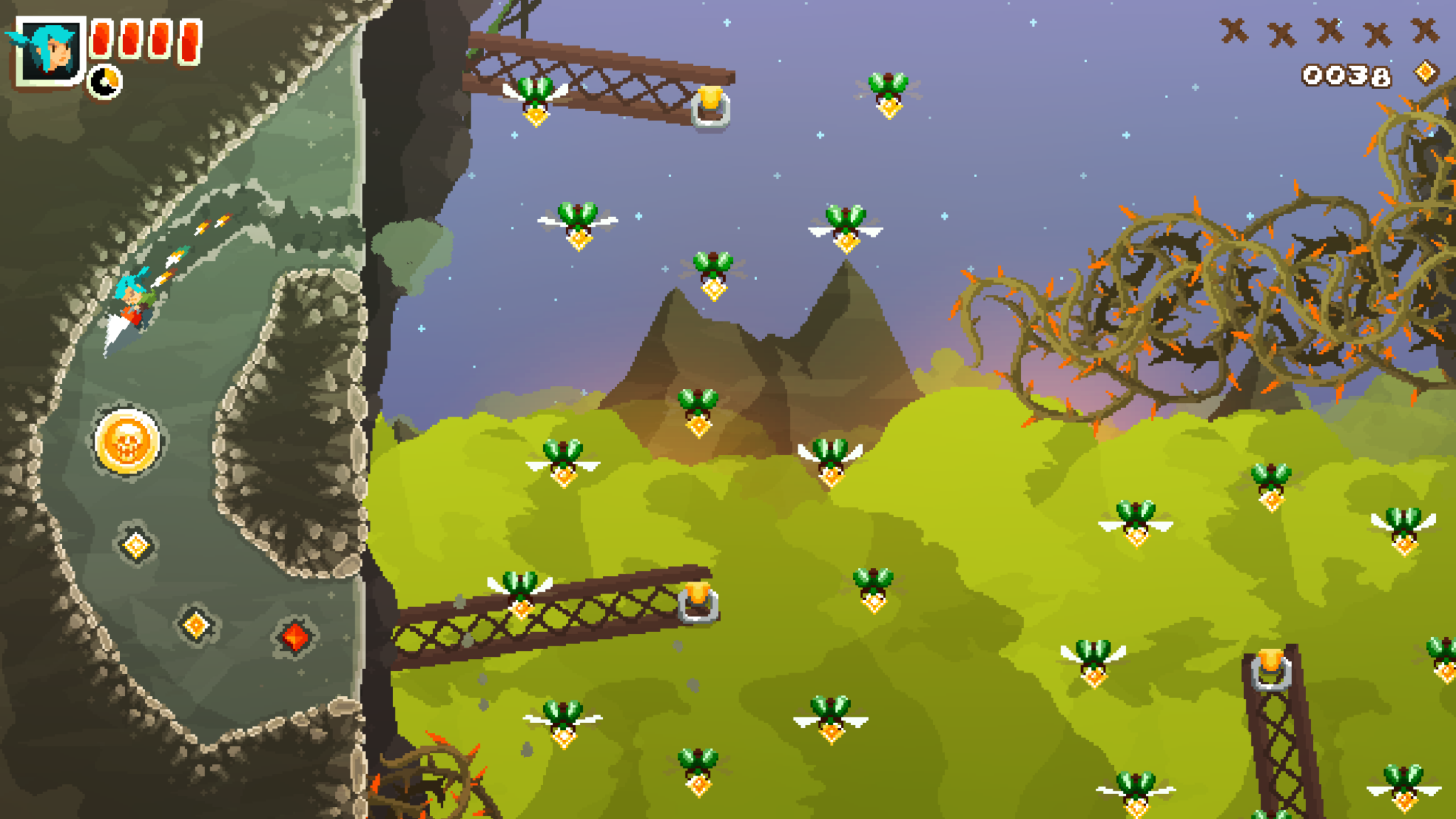Select the round gauge icon below the portrait
Image resolution: width=1456 pixels, height=819 pixels.
(x=105, y=82)
